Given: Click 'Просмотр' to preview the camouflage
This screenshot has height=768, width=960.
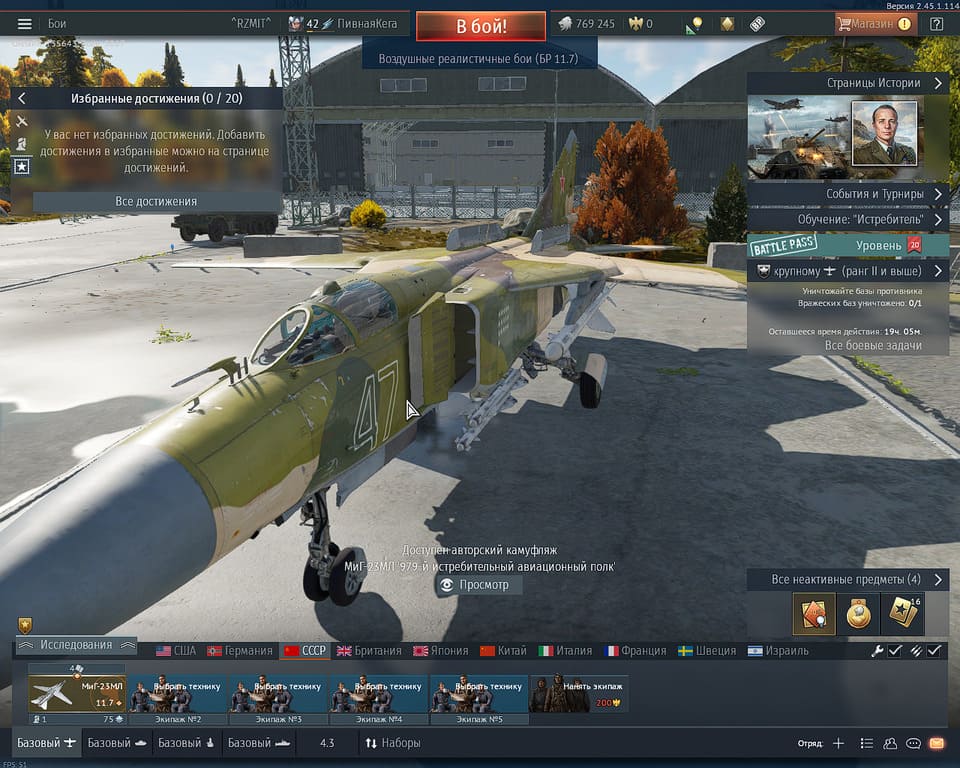Looking at the screenshot, I should pyautogui.click(x=478, y=585).
